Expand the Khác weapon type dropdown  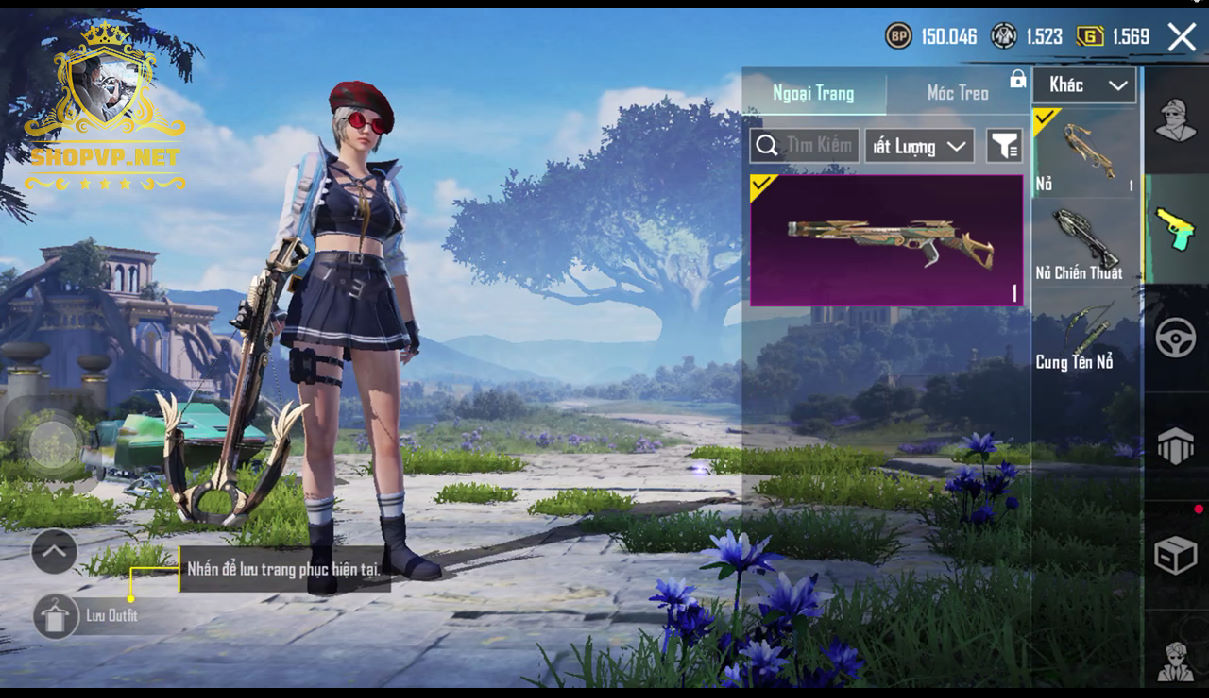[x=1085, y=85]
